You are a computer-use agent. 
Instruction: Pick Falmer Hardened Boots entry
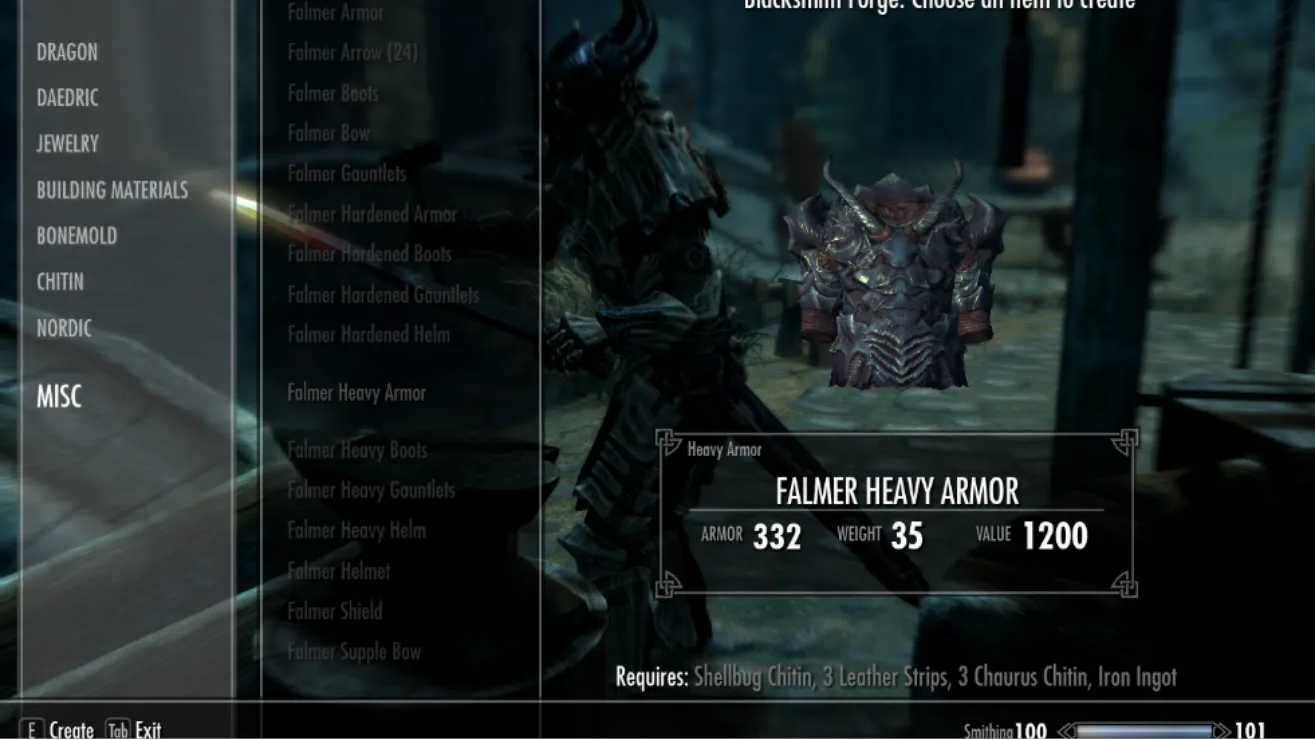pos(369,254)
